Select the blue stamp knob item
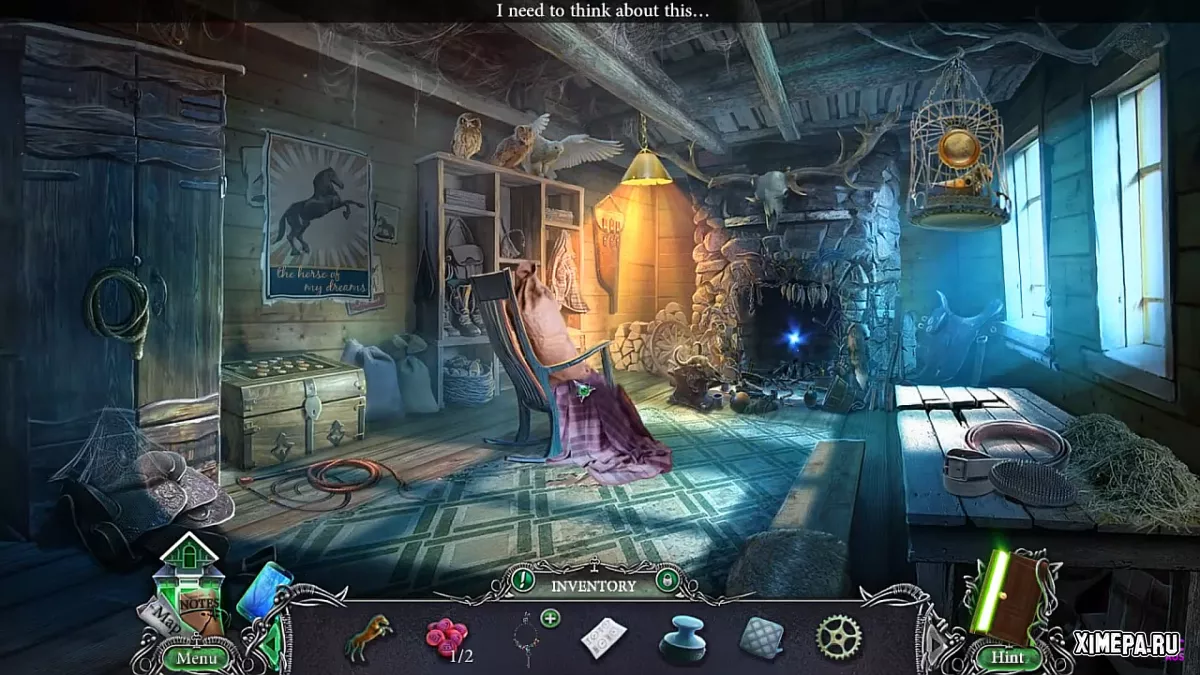 [683, 638]
